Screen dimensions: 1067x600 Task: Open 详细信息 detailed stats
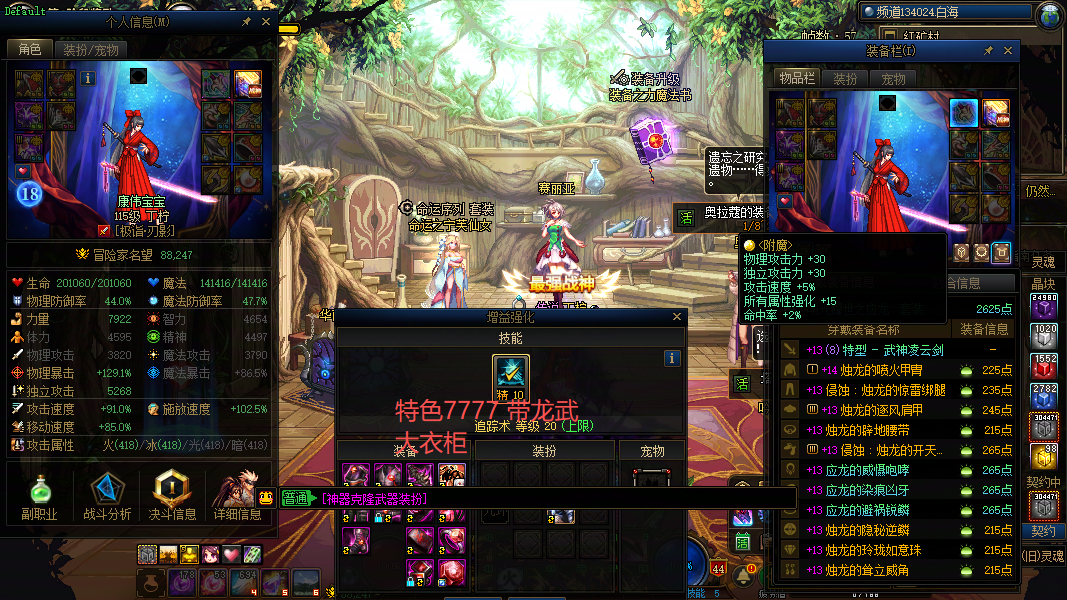coord(237,497)
